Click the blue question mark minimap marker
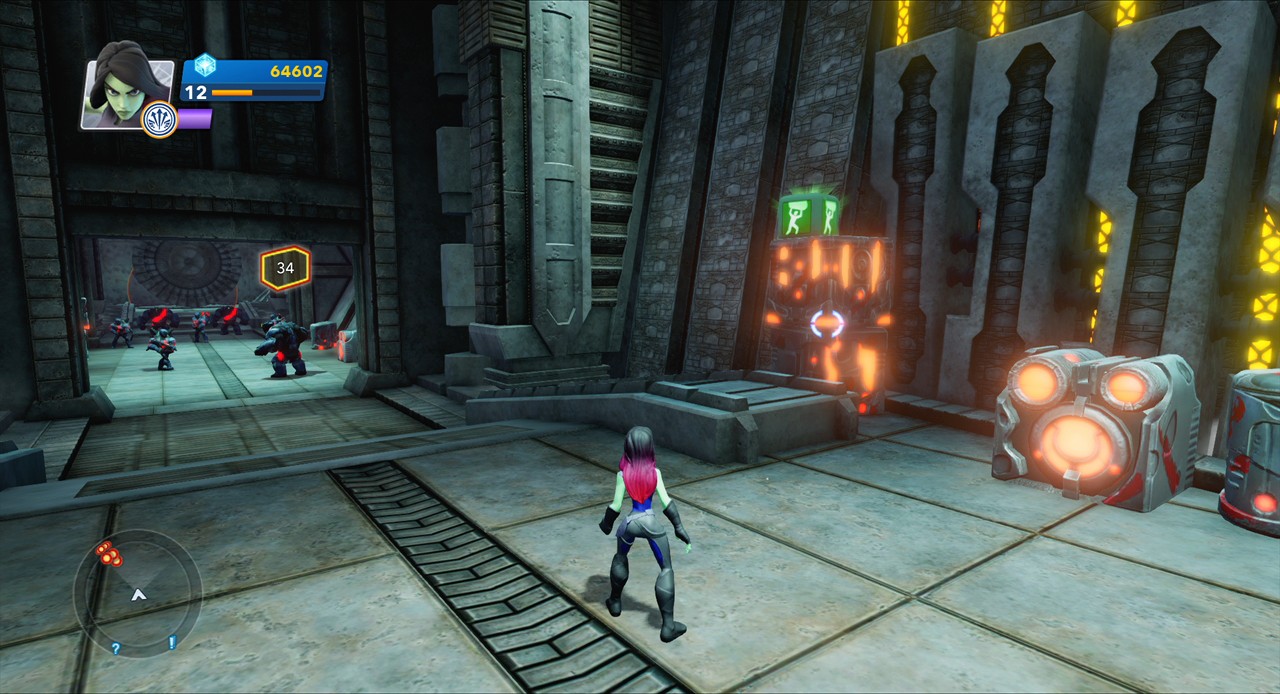This screenshot has height=694, width=1280. pos(116,648)
